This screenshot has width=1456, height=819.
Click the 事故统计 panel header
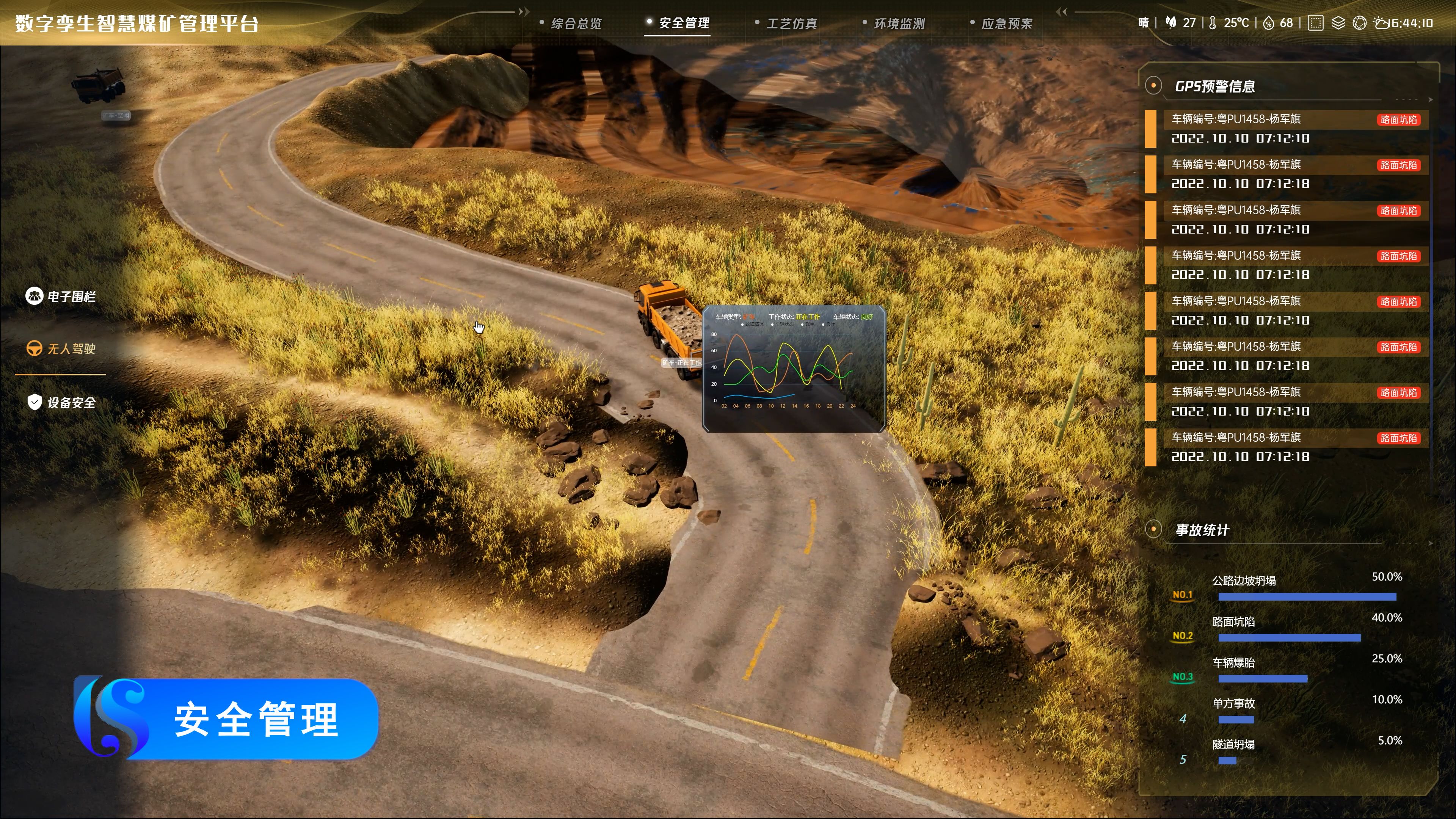(x=1202, y=530)
